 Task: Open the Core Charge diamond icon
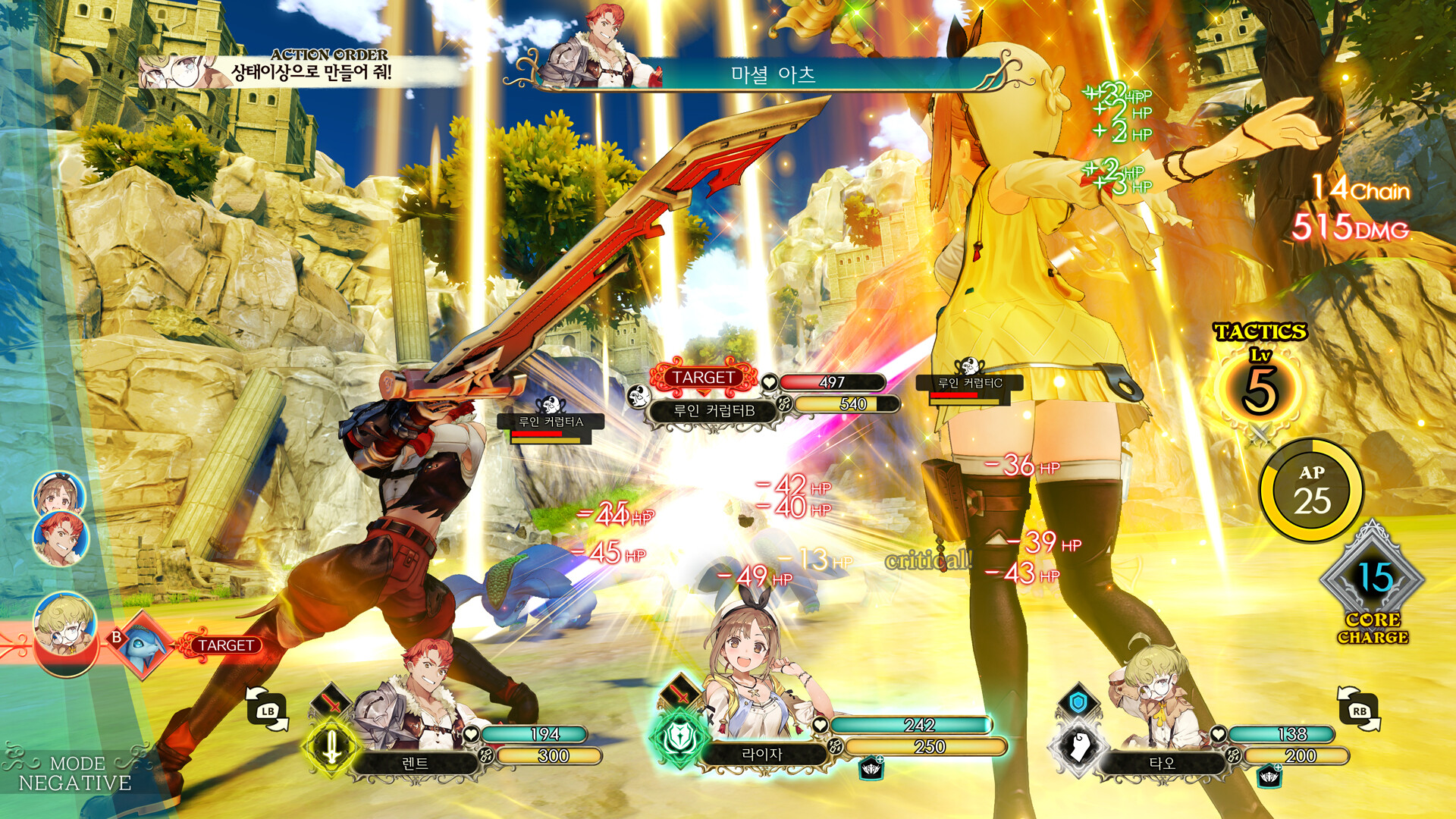click(x=1373, y=580)
